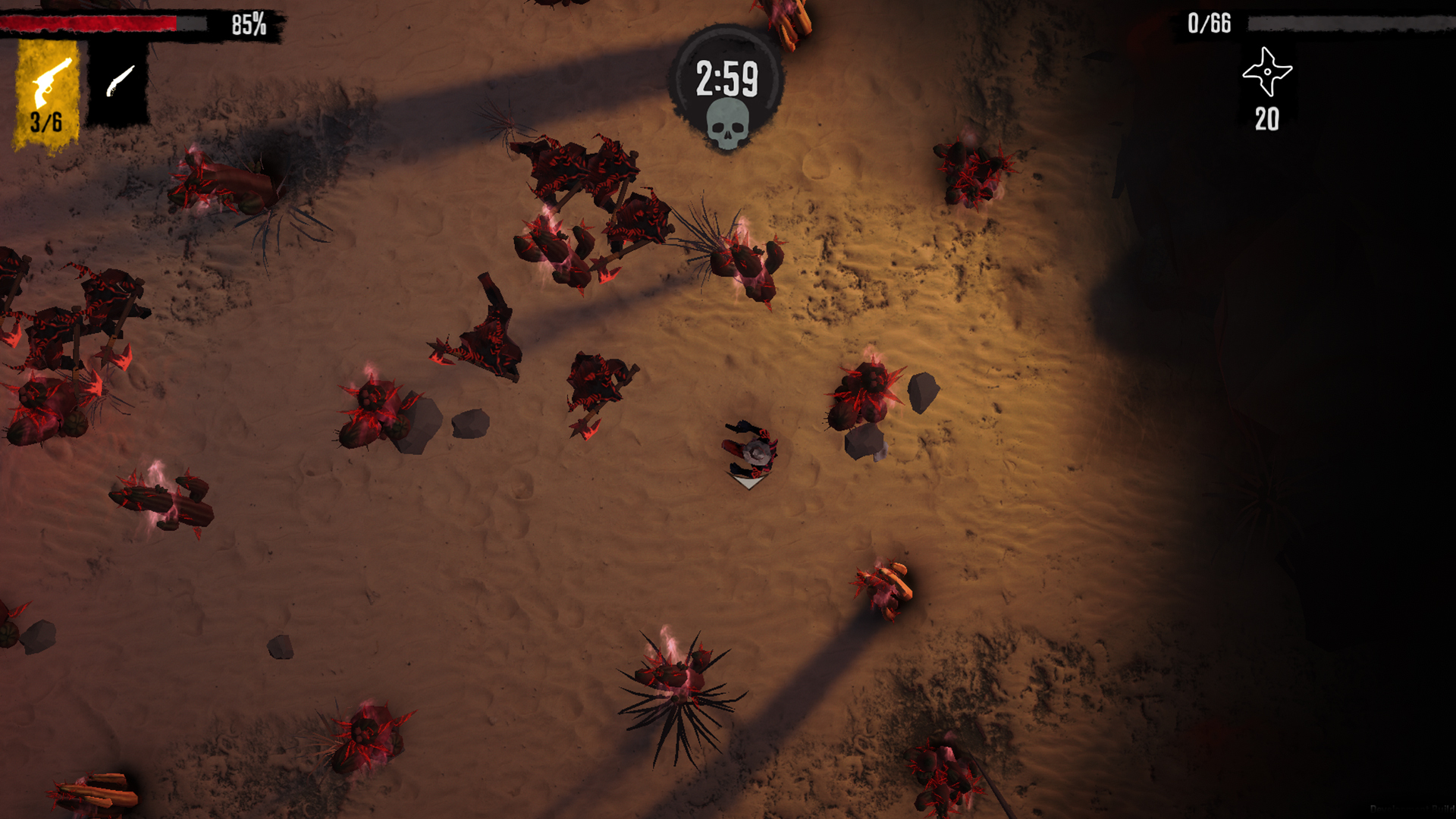Activate the shuriken throwable icon
The image size is (1456, 819).
(x=1266, y=73)
